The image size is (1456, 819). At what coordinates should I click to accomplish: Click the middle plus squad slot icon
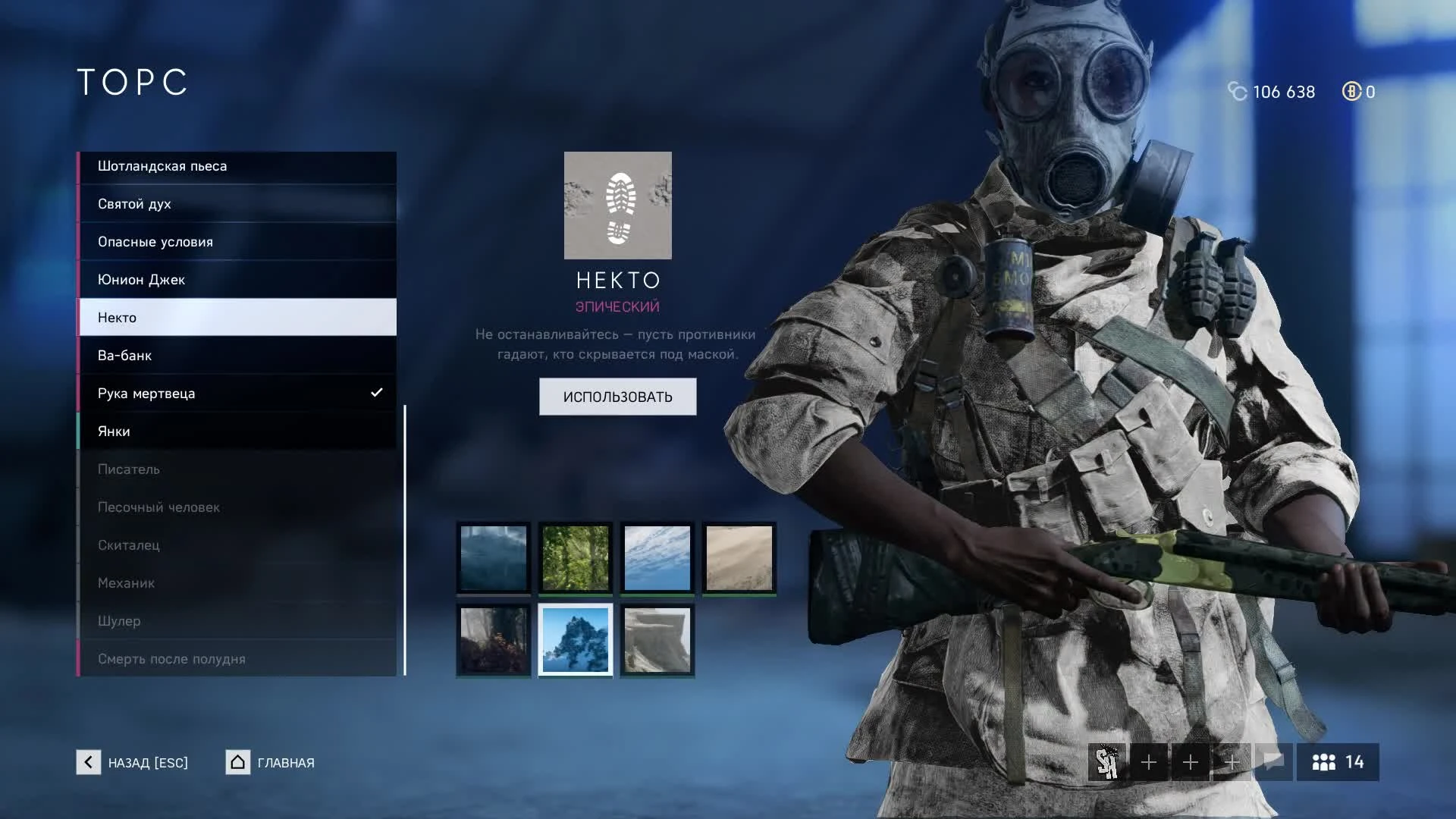tap(1191, 762)
